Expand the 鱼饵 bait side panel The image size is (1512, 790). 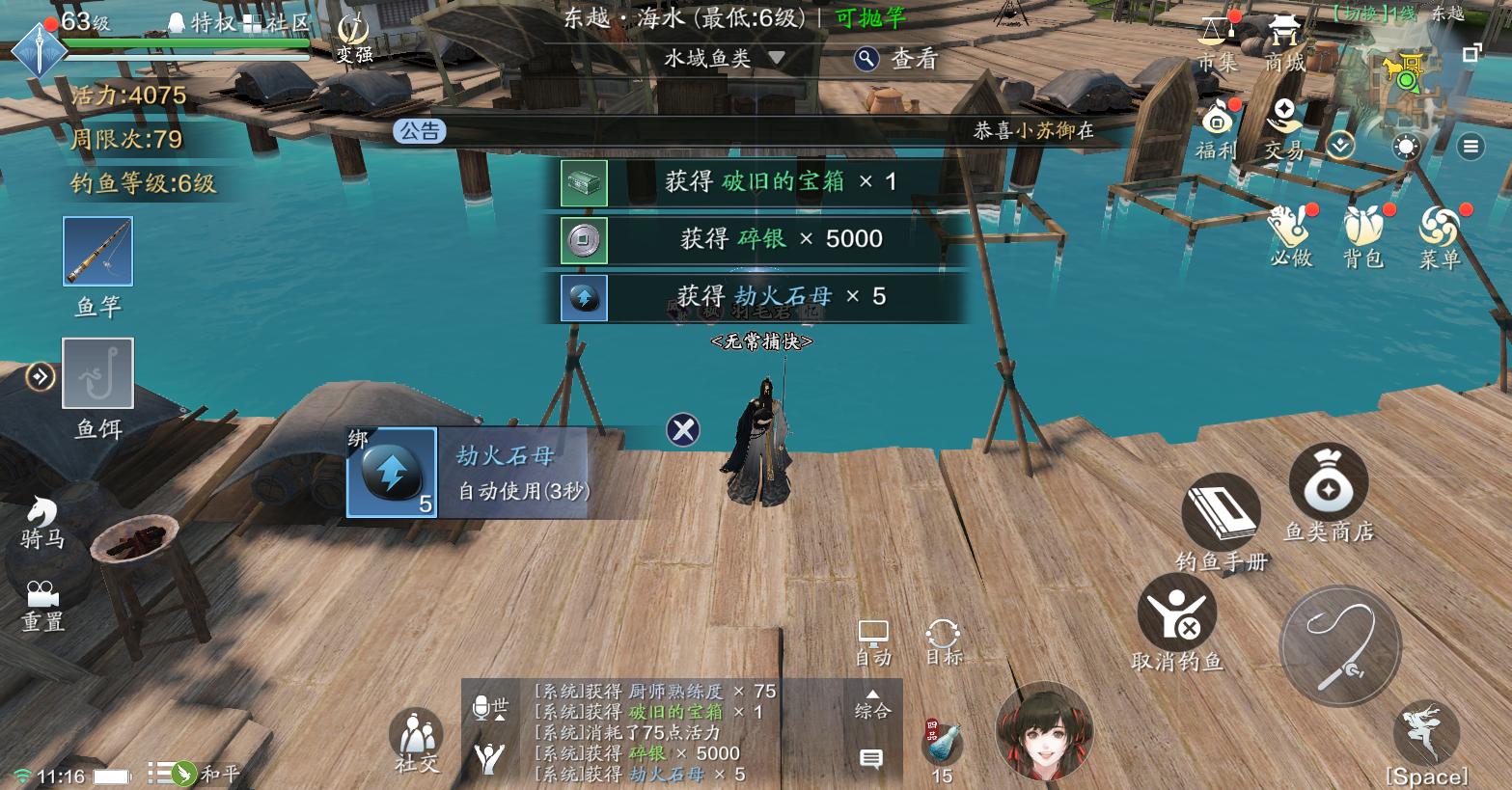40,376
